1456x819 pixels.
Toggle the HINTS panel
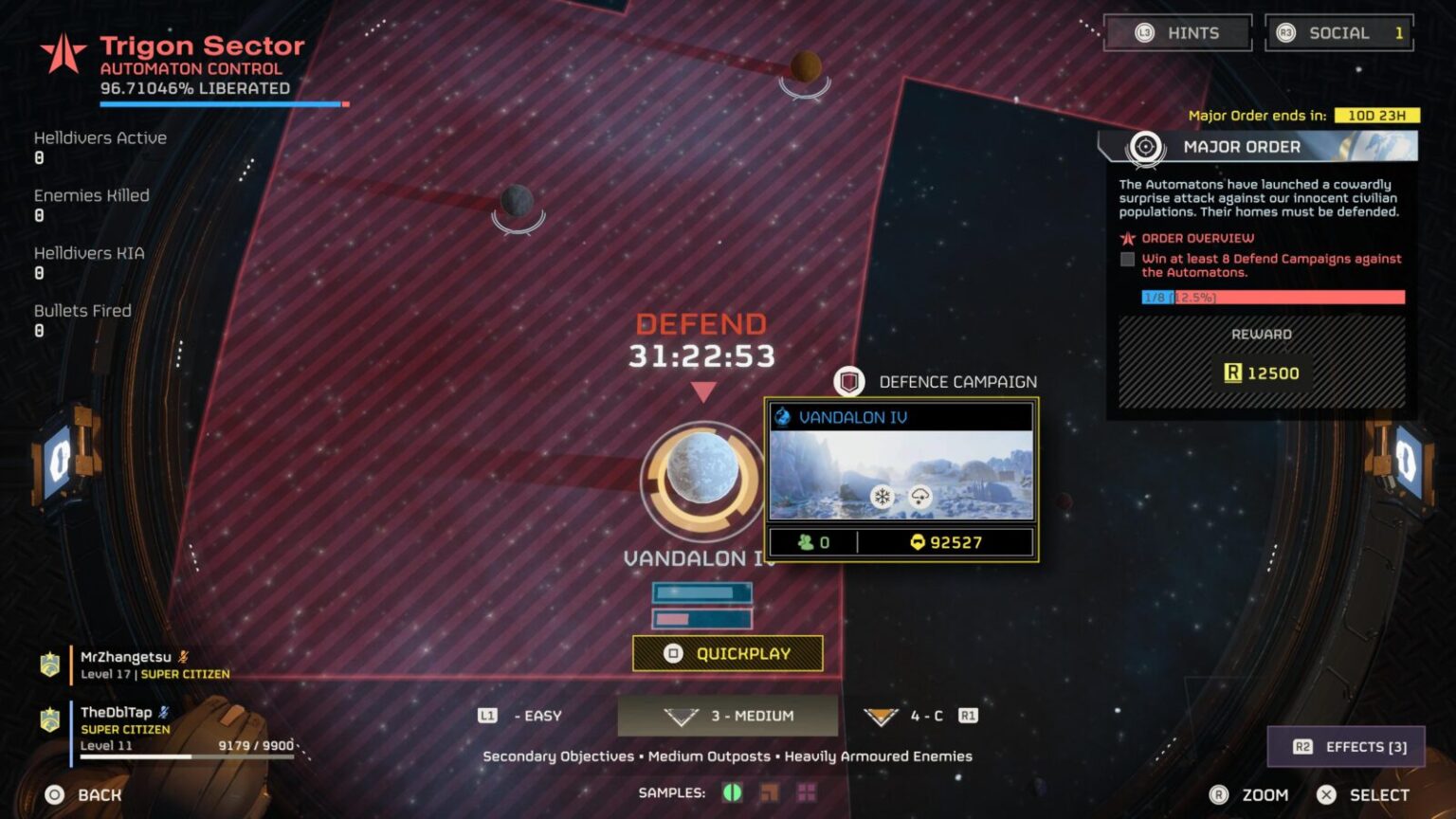1178,32
